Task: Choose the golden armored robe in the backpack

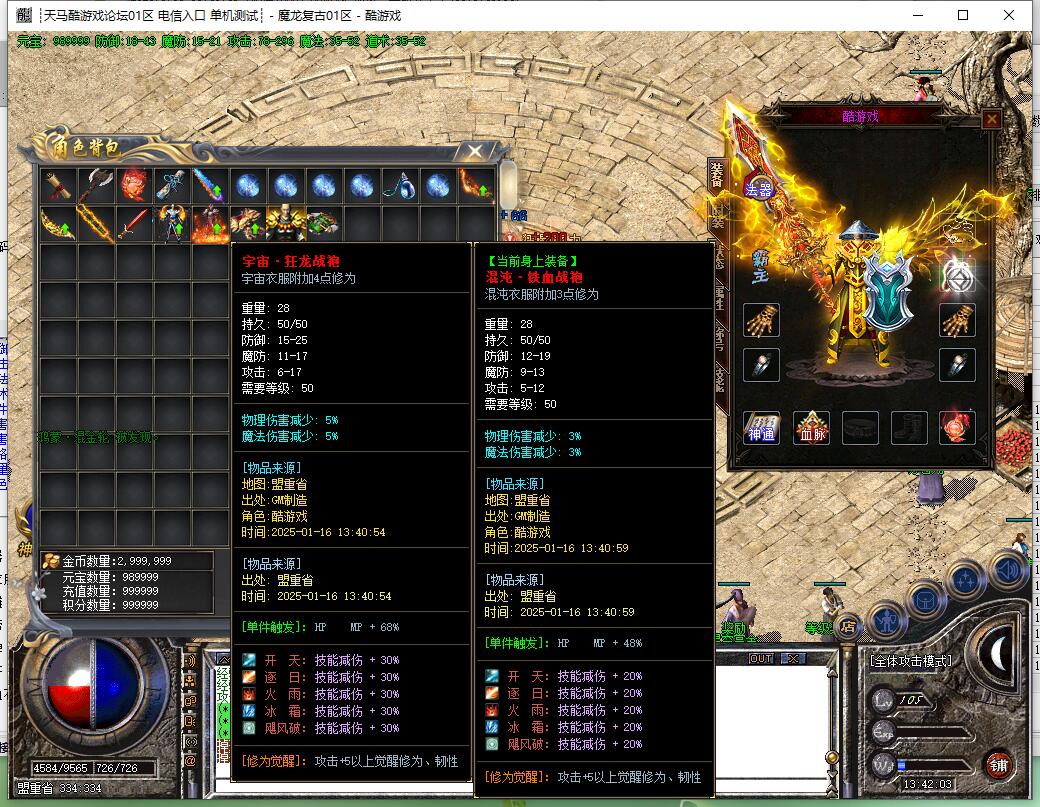Action: click(284, 223)
